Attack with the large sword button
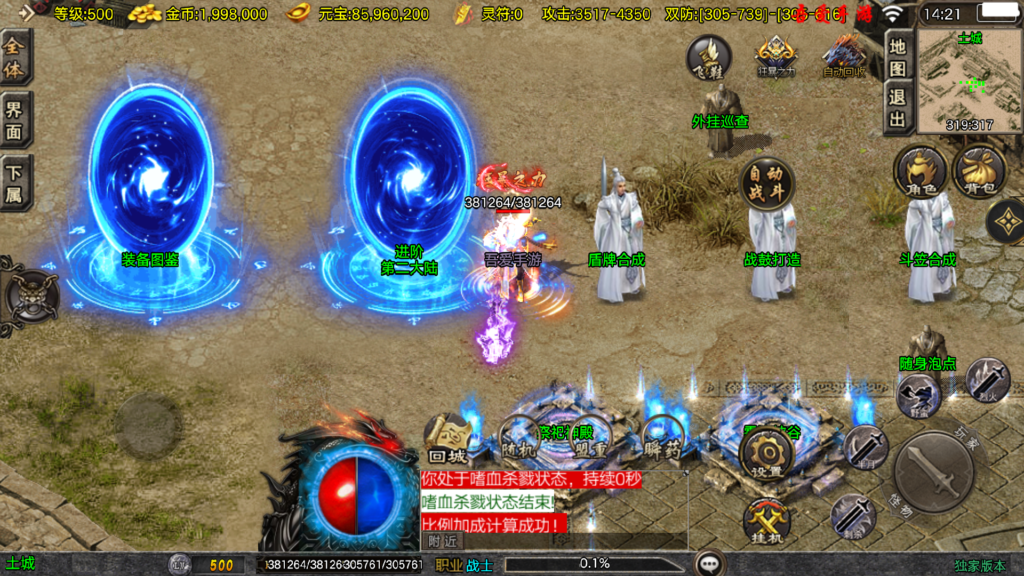This screenshot has width=1024, height=576. pyautogui.click(x=933, y=471)
